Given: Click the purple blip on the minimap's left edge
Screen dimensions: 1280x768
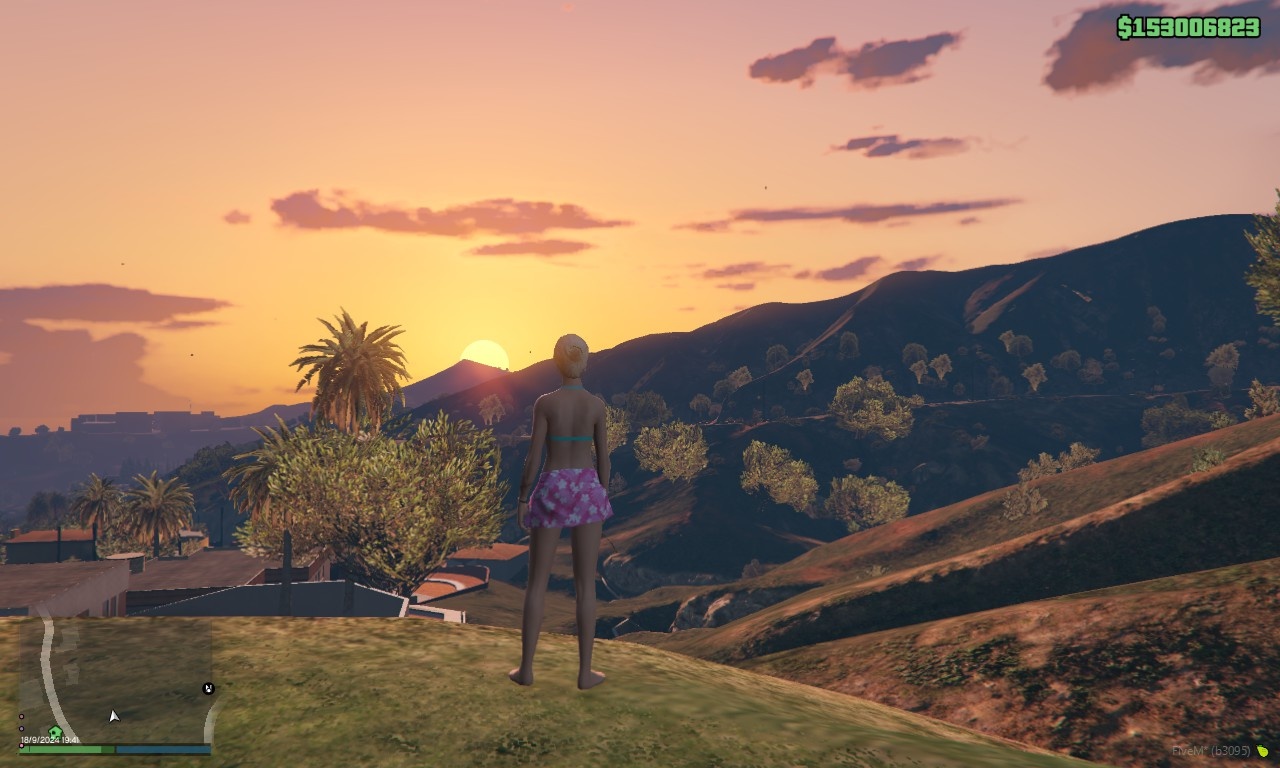Looking at the screenshot, I should (20, 728).
